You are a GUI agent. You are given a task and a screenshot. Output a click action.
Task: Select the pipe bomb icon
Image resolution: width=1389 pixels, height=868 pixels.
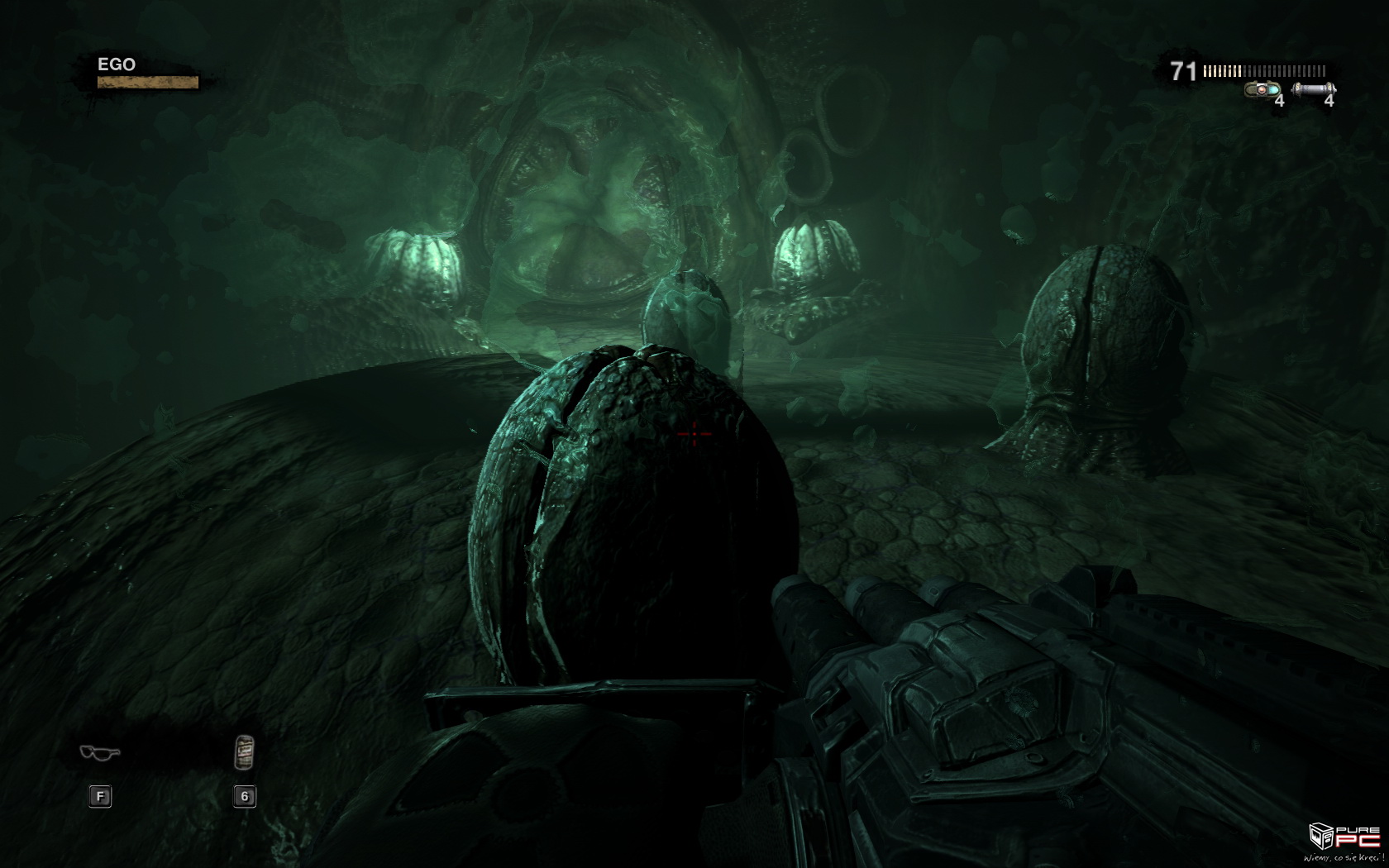[x=1313, y=89]
